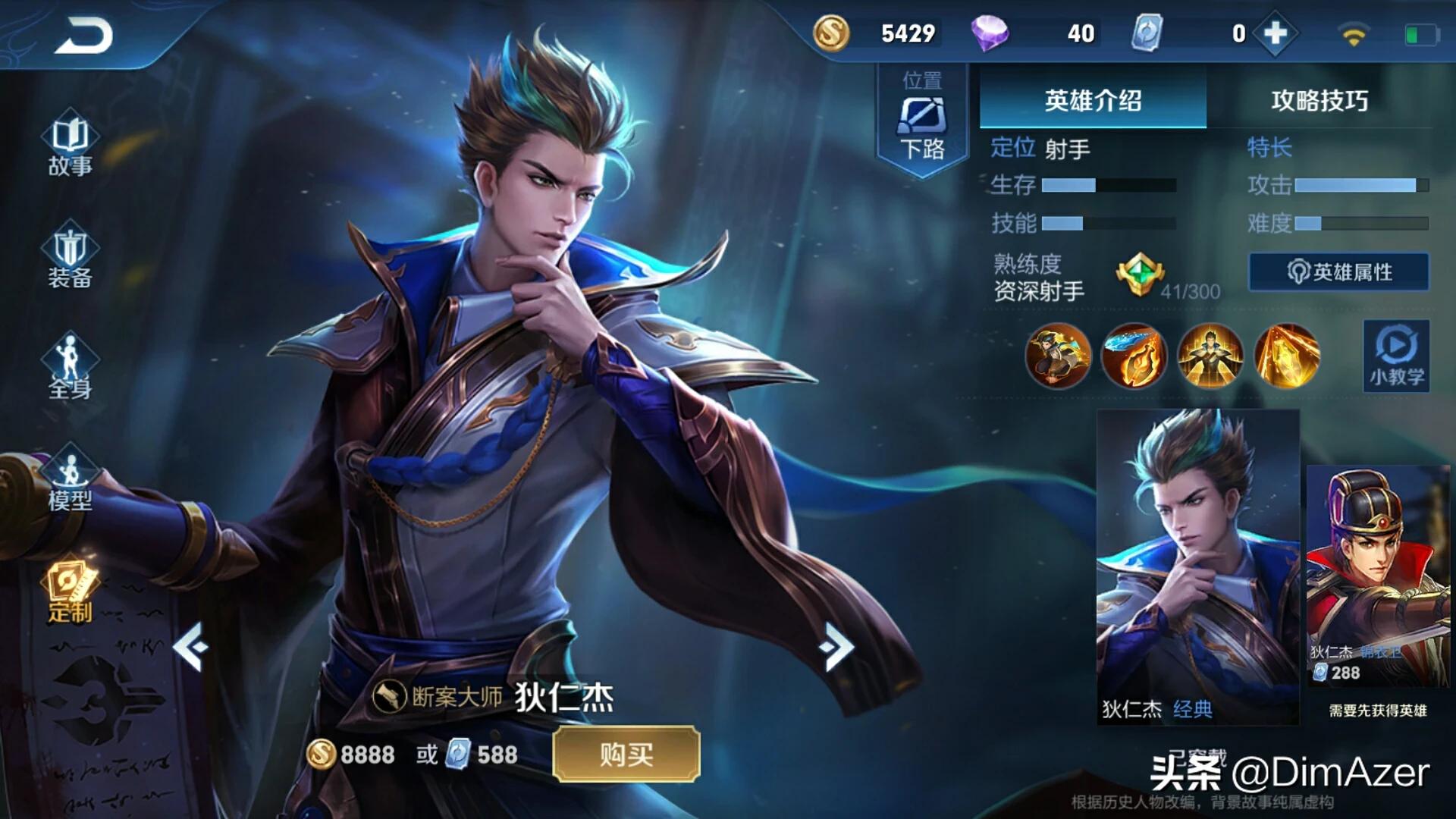The height and width of the screenshot is (819, 1456).
Task: Open the 装备 equipment section
Action: 70,256
